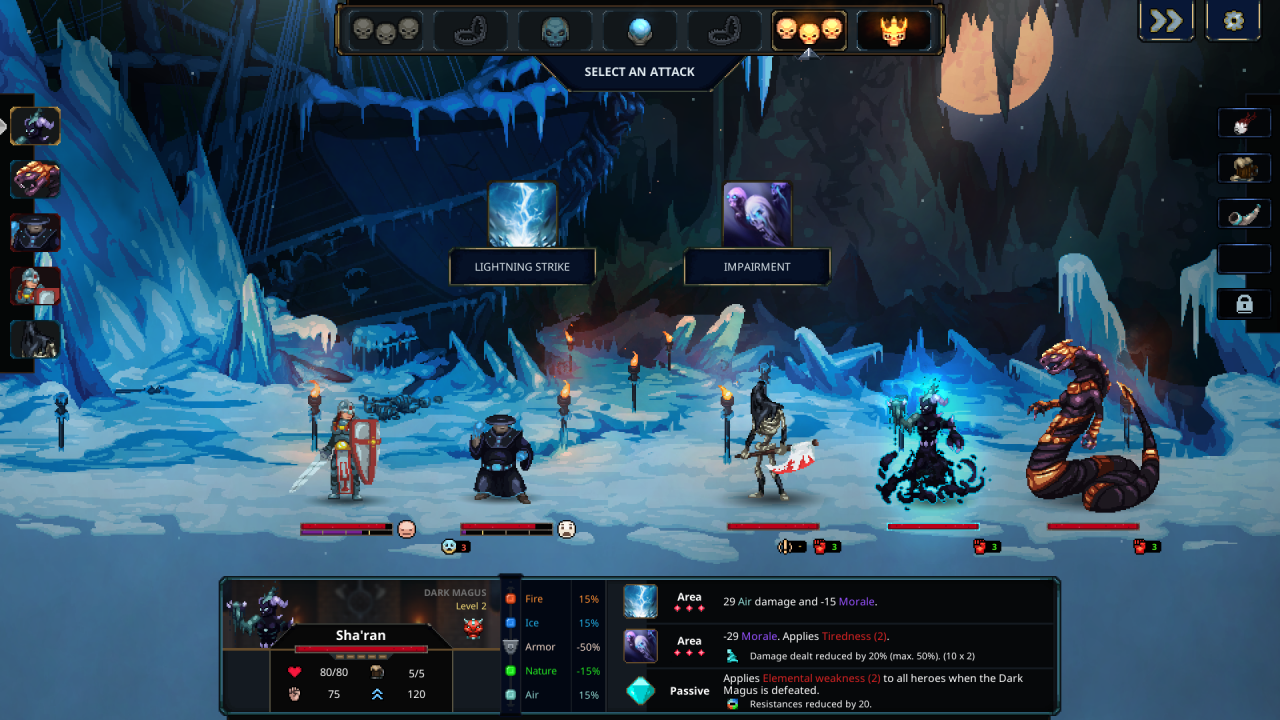Viewport: 1280px width, 720px height.
Task: Select the single blue skull stage
Action: [555, 31]
